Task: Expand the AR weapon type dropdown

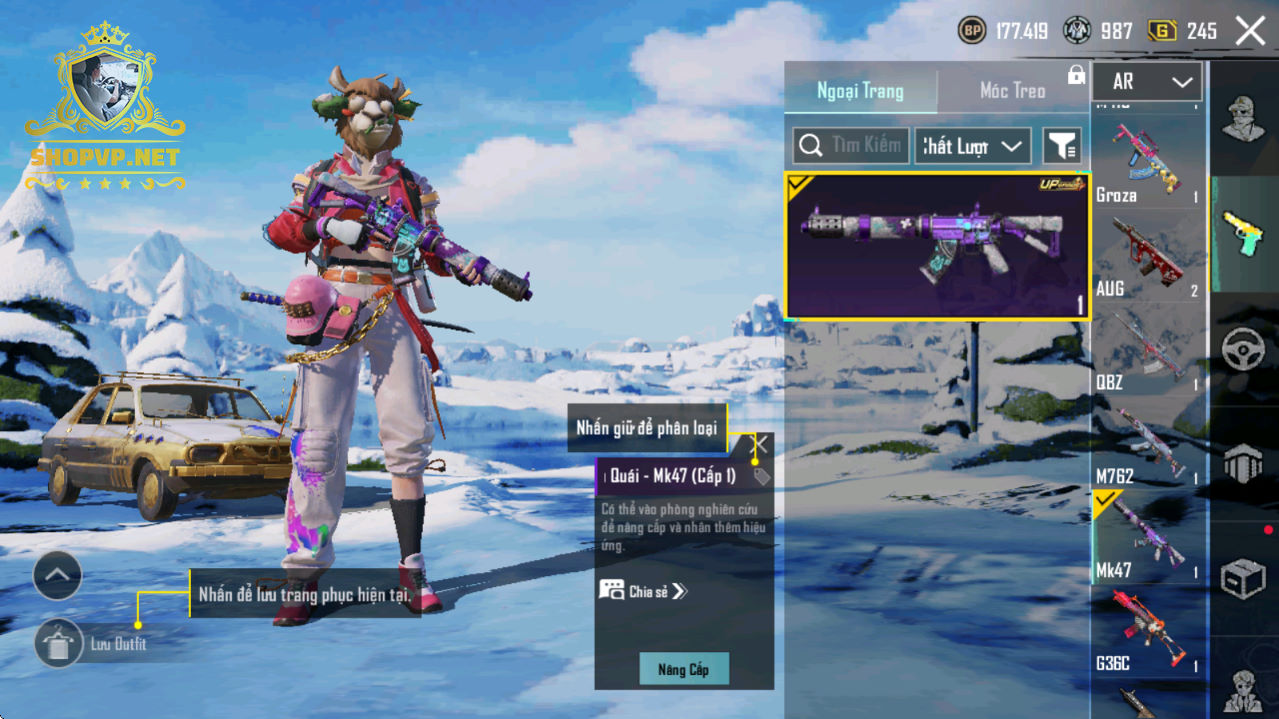Action: [1147, 82]
